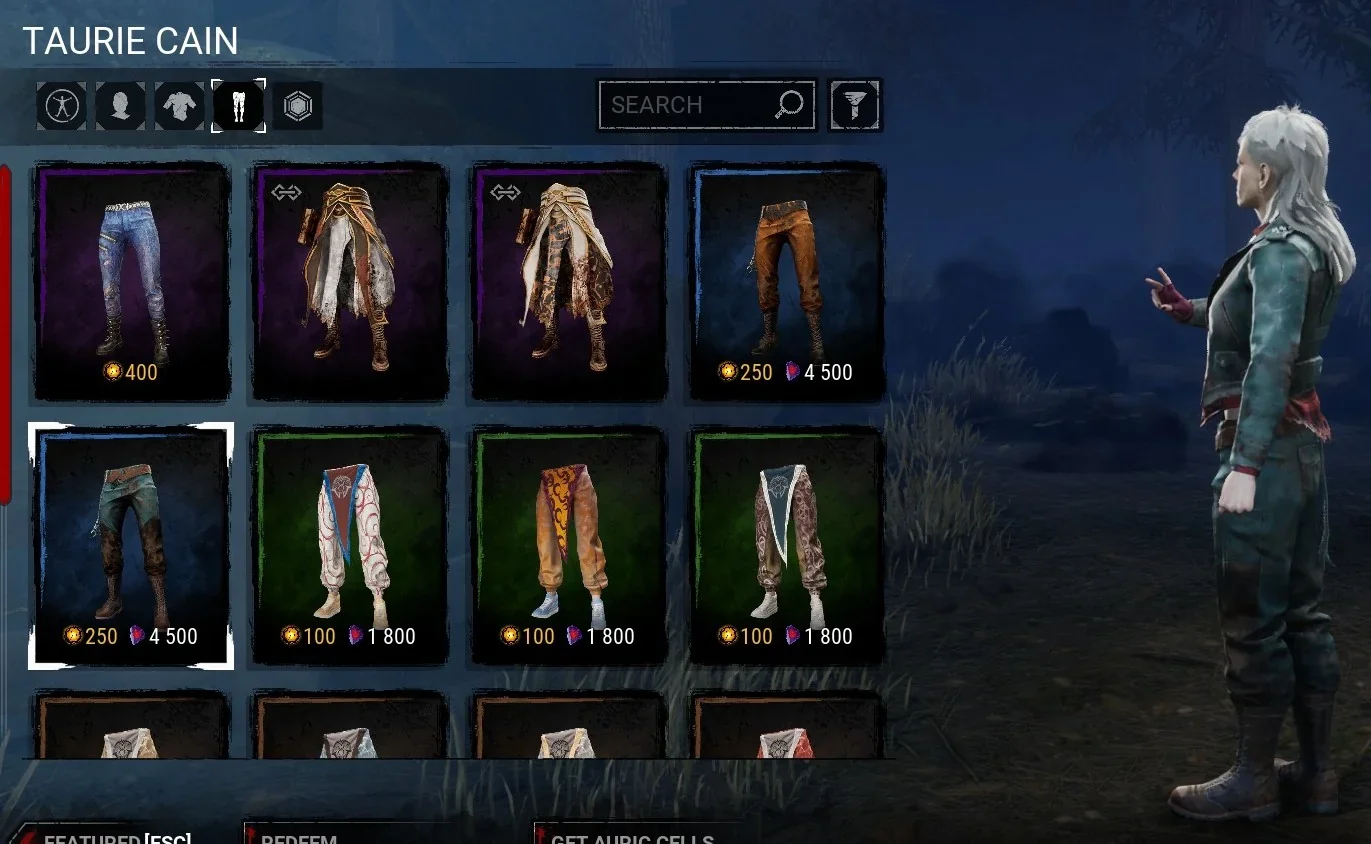Pick the orange baggy pants with yellow sash
The width and height of the screenshot is (1371, 844).
568,546
